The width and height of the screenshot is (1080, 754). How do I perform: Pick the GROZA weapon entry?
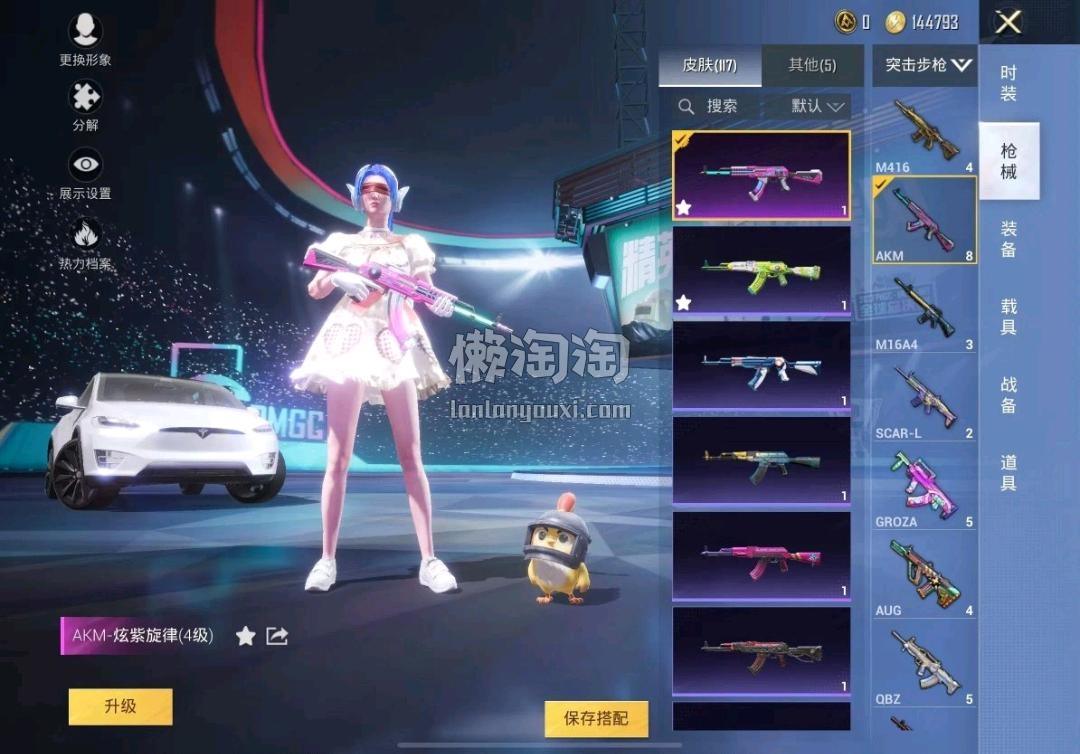[924, 488]
